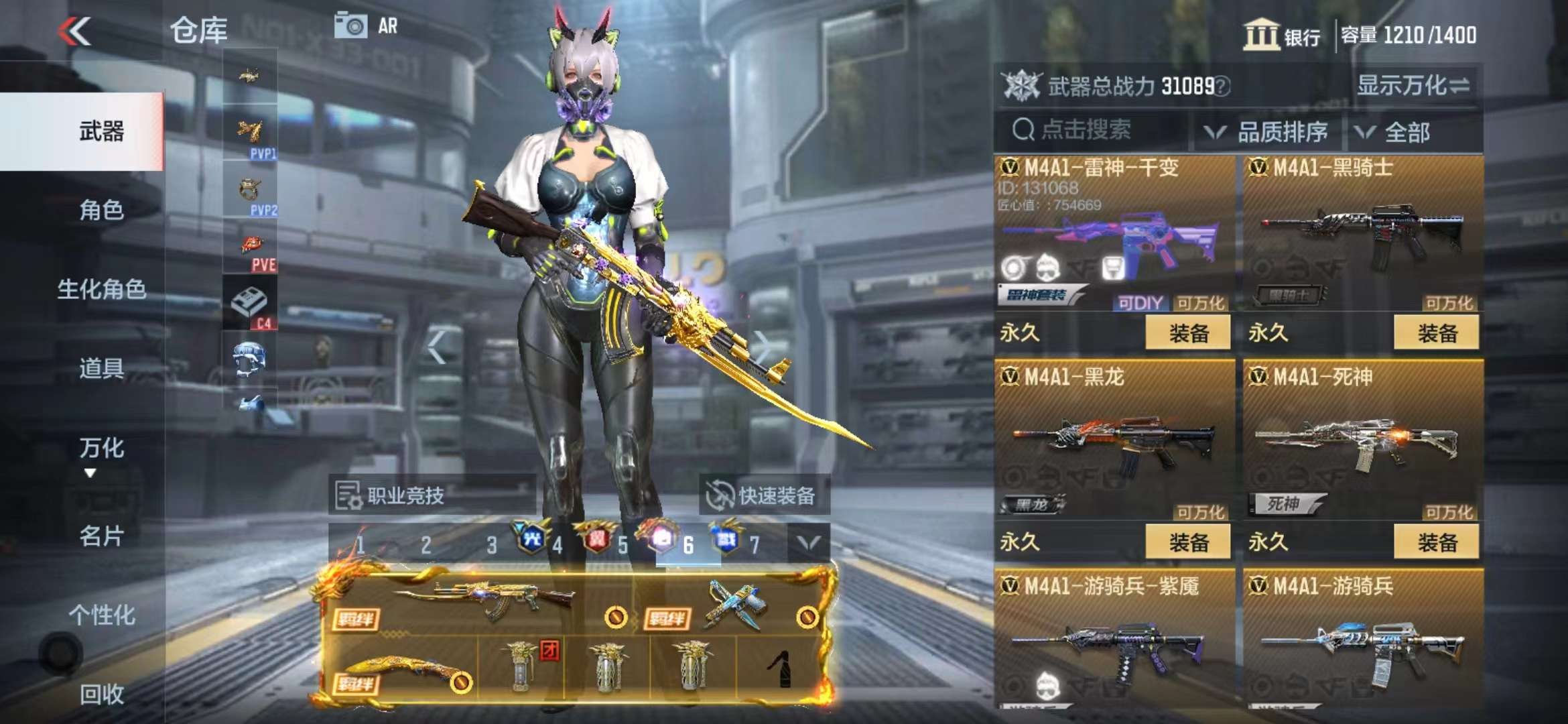This screenshot has height=724, width=1568.
Task: Go back using the double-arrow button
Action: (x=74, y=31)
